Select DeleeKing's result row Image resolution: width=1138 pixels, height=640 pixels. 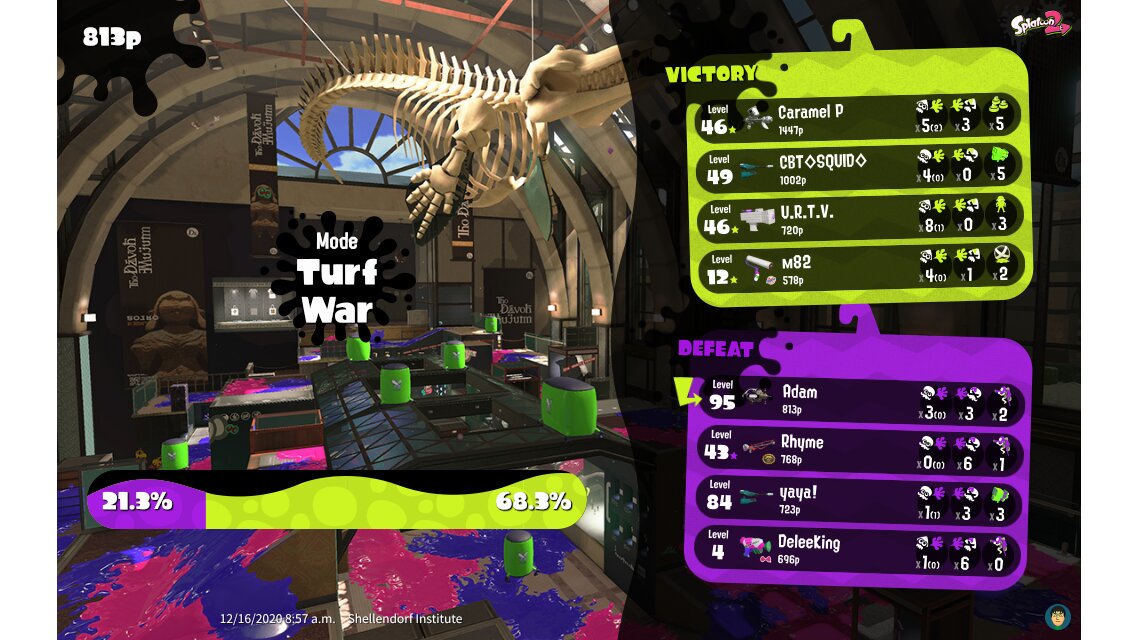tap(858, 551)
